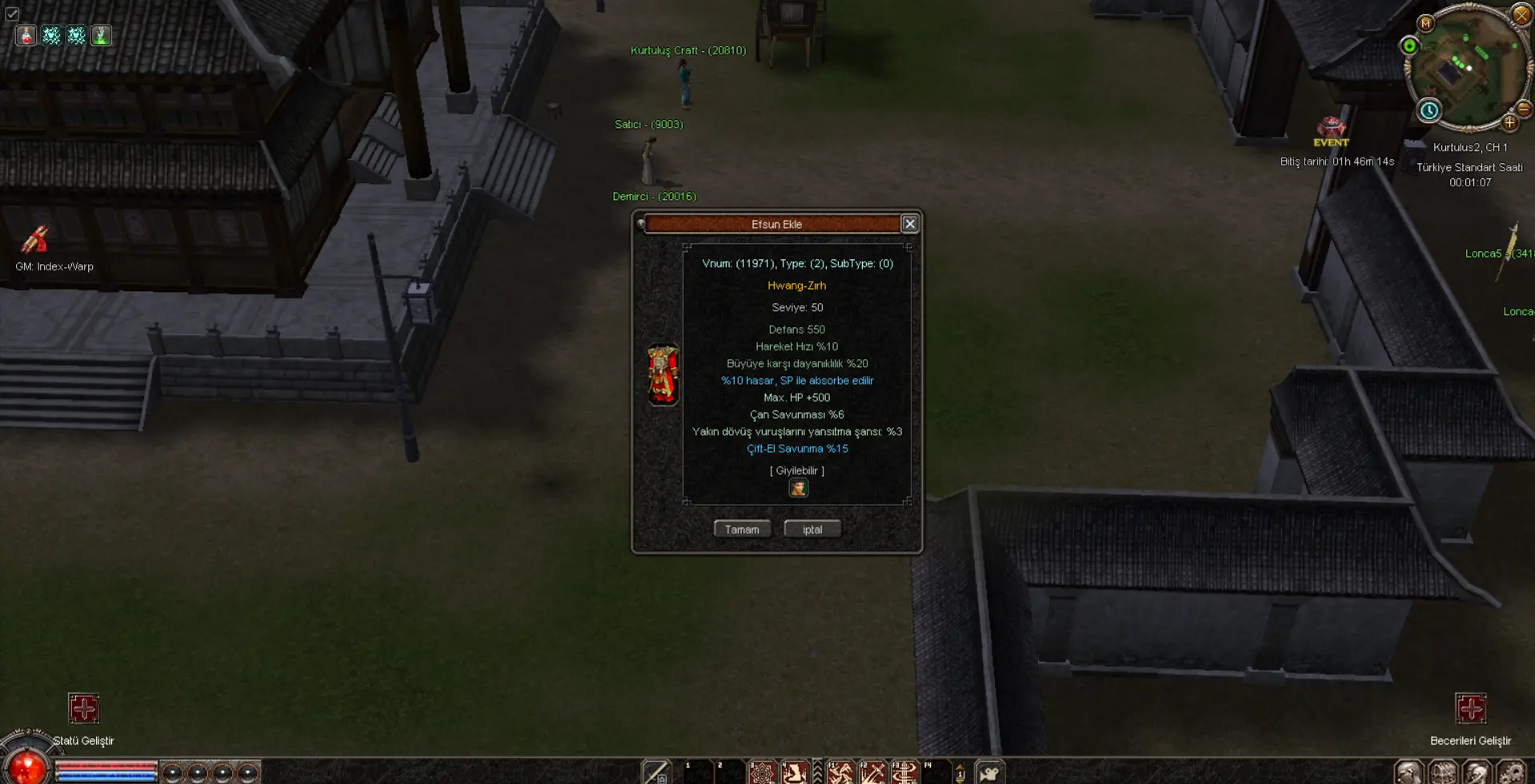
Task: Confirm with the Tamam button
Action: [742, 529]
